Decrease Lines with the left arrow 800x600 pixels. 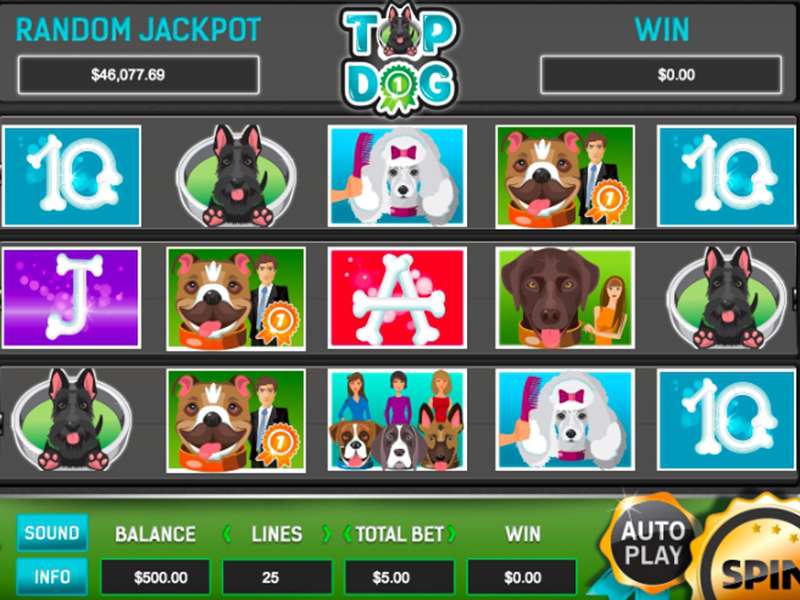227,534
